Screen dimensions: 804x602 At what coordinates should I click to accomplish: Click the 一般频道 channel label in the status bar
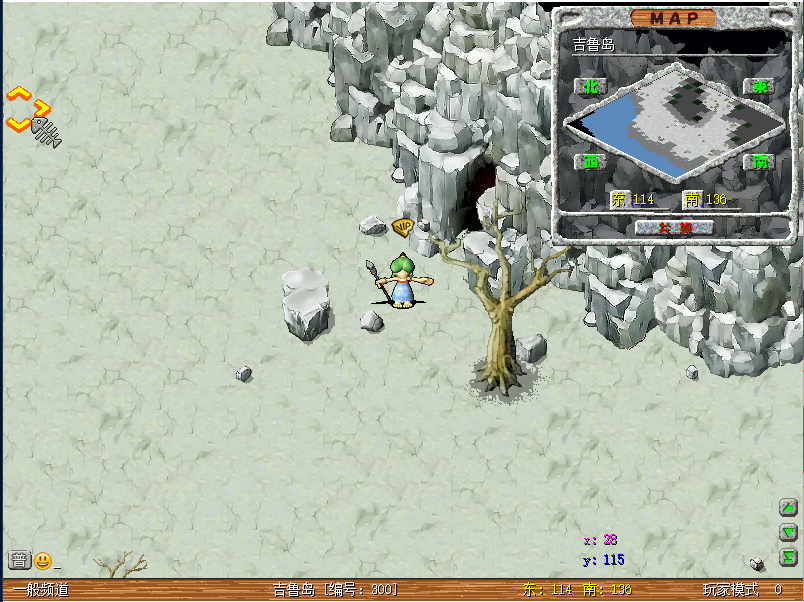41,590
